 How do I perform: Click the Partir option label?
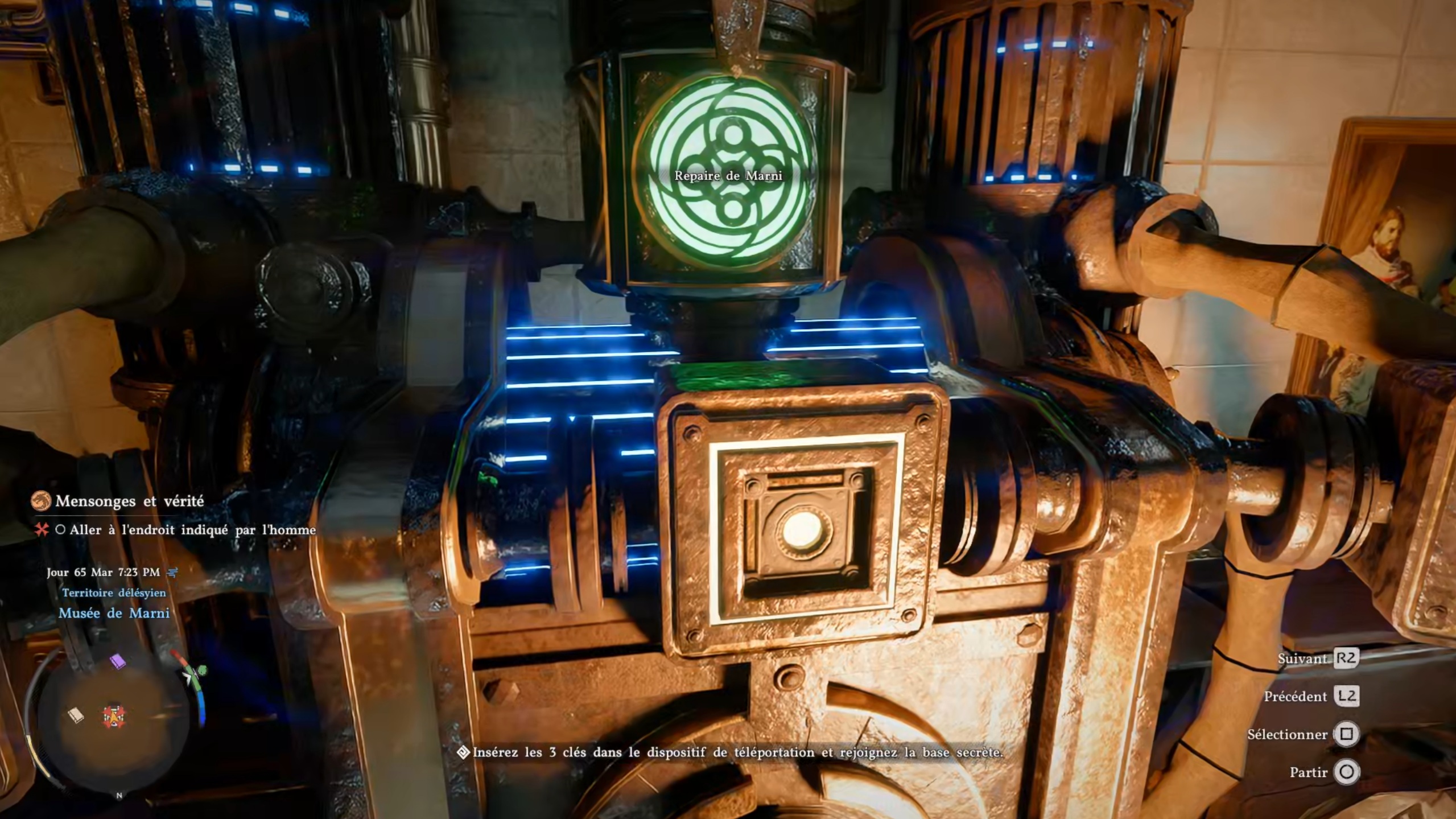click(1308, 772)
